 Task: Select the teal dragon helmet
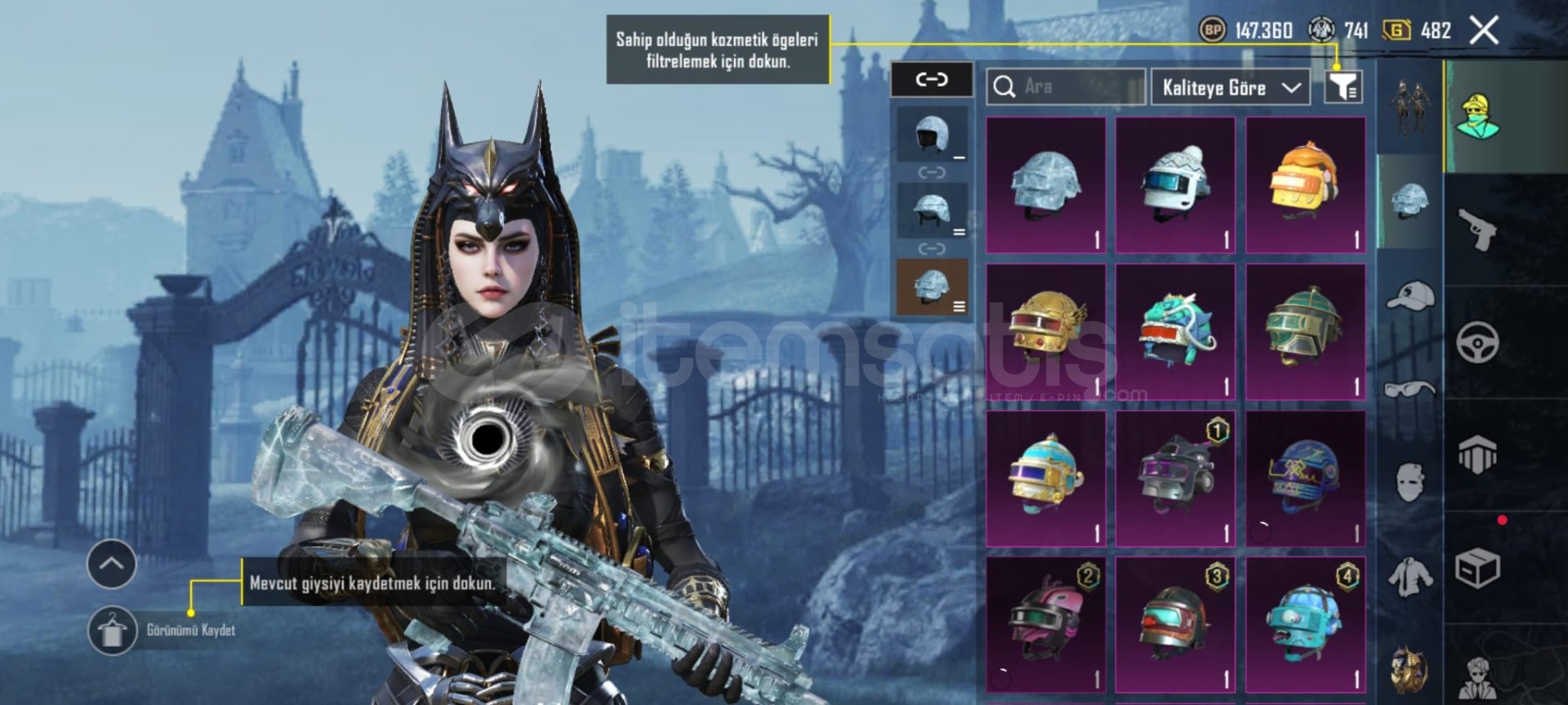tap(1175, 332)
